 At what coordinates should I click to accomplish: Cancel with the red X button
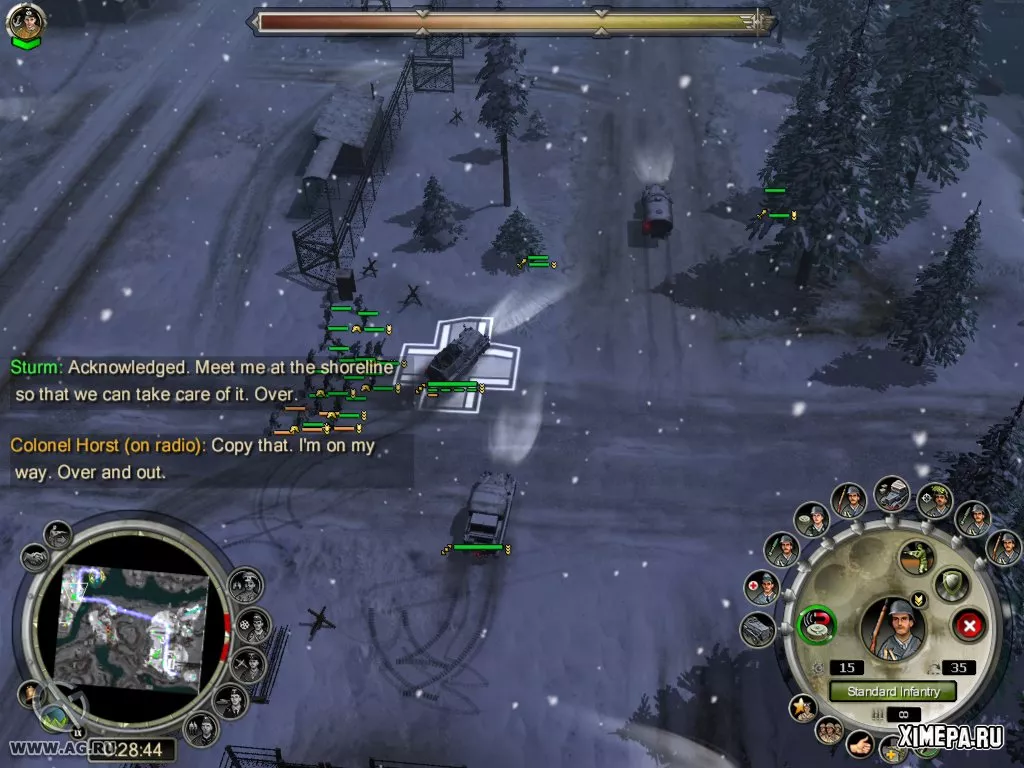pos(968,627)
